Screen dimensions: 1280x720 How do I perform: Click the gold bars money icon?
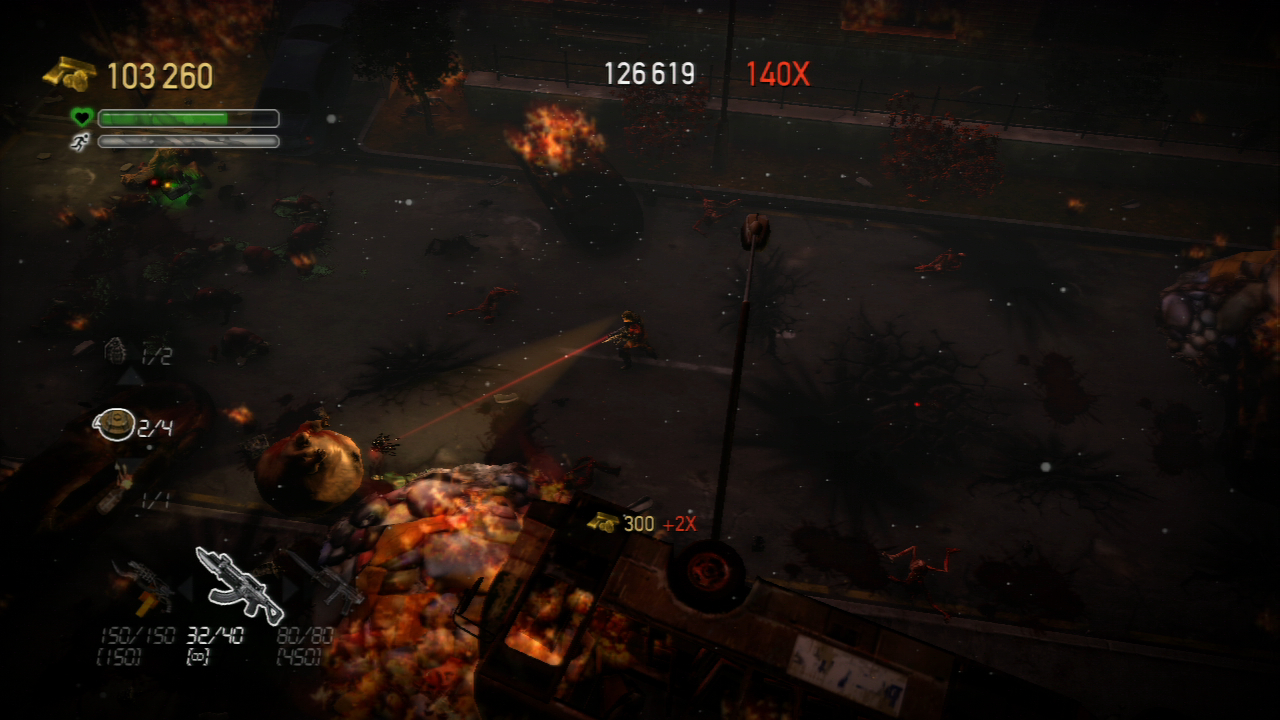tap(69, 74)
